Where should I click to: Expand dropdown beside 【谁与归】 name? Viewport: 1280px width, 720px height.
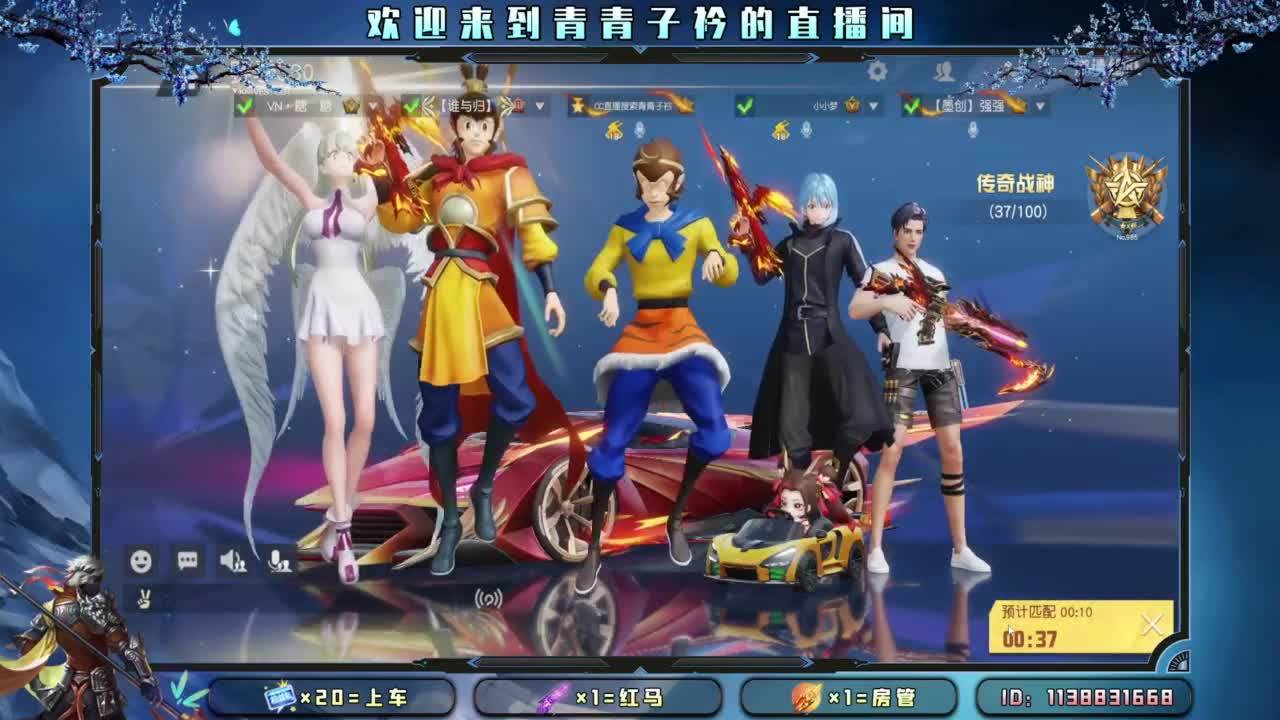(539, 106)
